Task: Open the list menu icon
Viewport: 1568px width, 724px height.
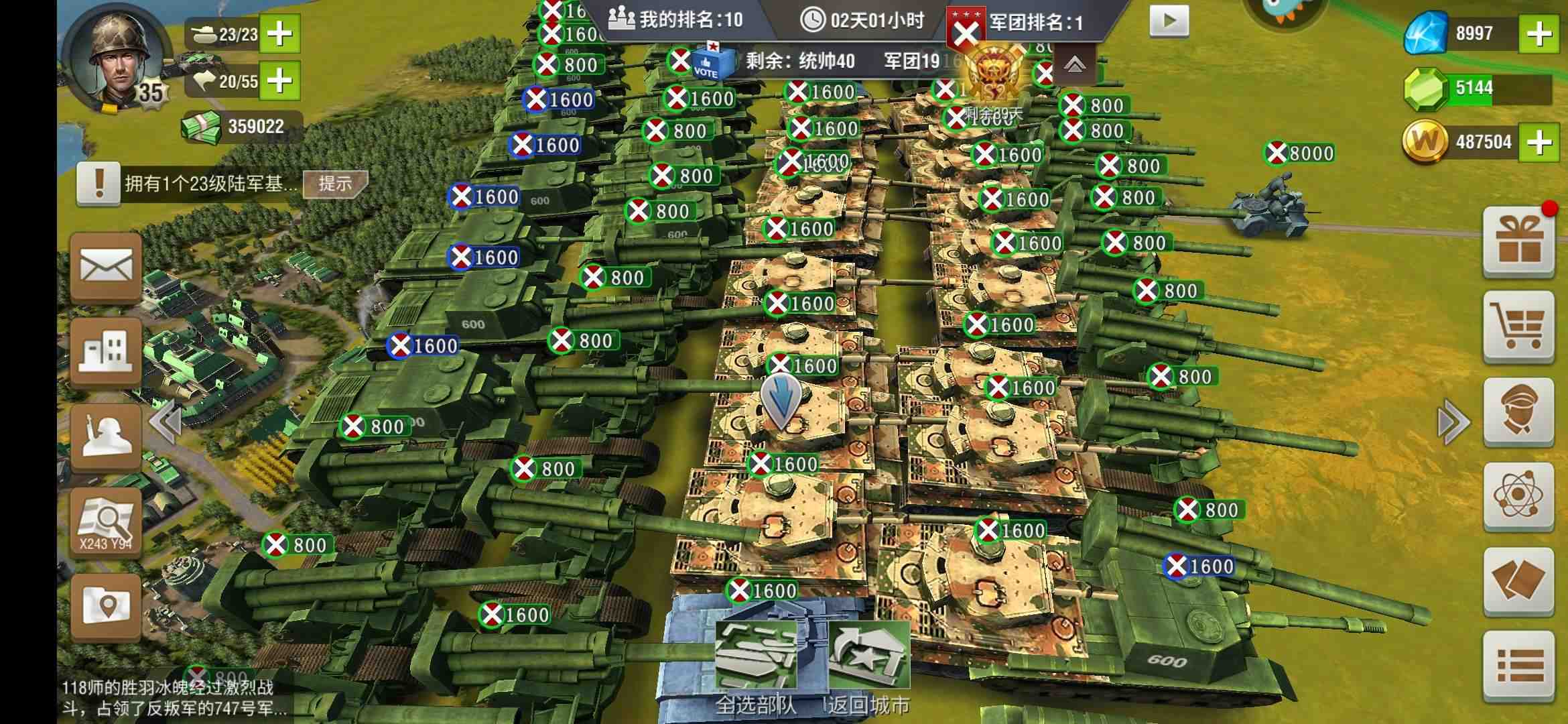Action: pos(1518,667)
